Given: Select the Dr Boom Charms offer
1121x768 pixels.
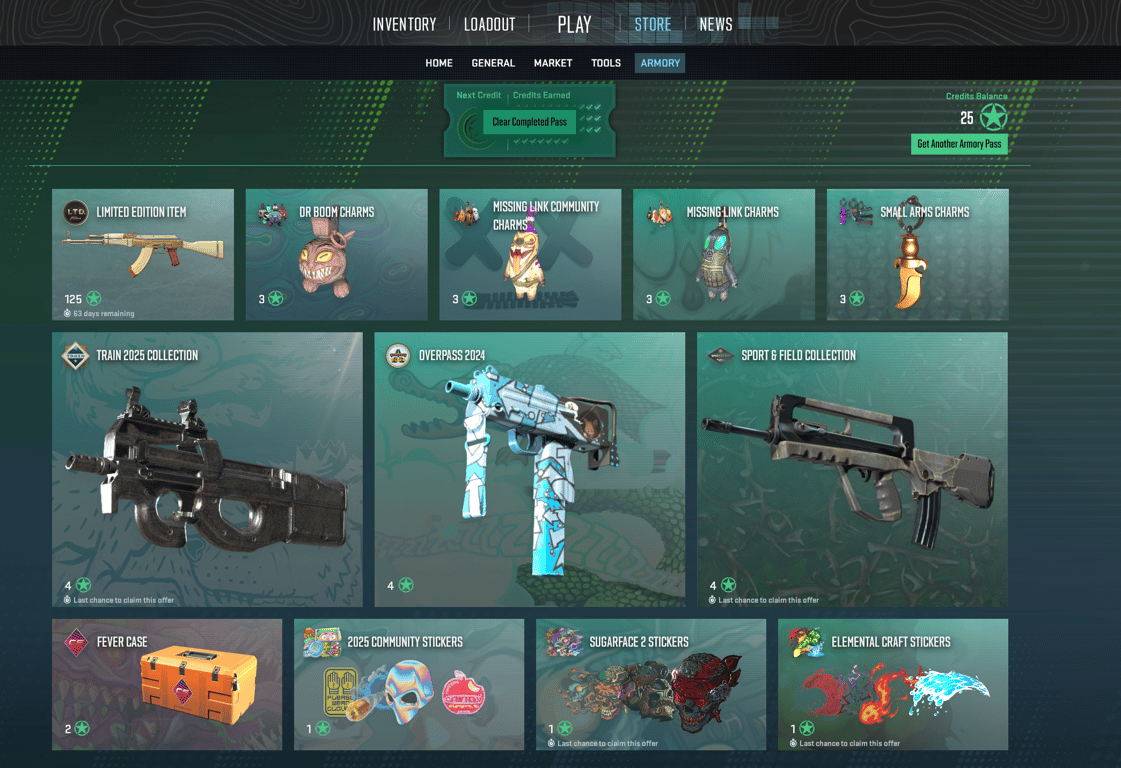Looking at the screenshot, I should [336, 255].
